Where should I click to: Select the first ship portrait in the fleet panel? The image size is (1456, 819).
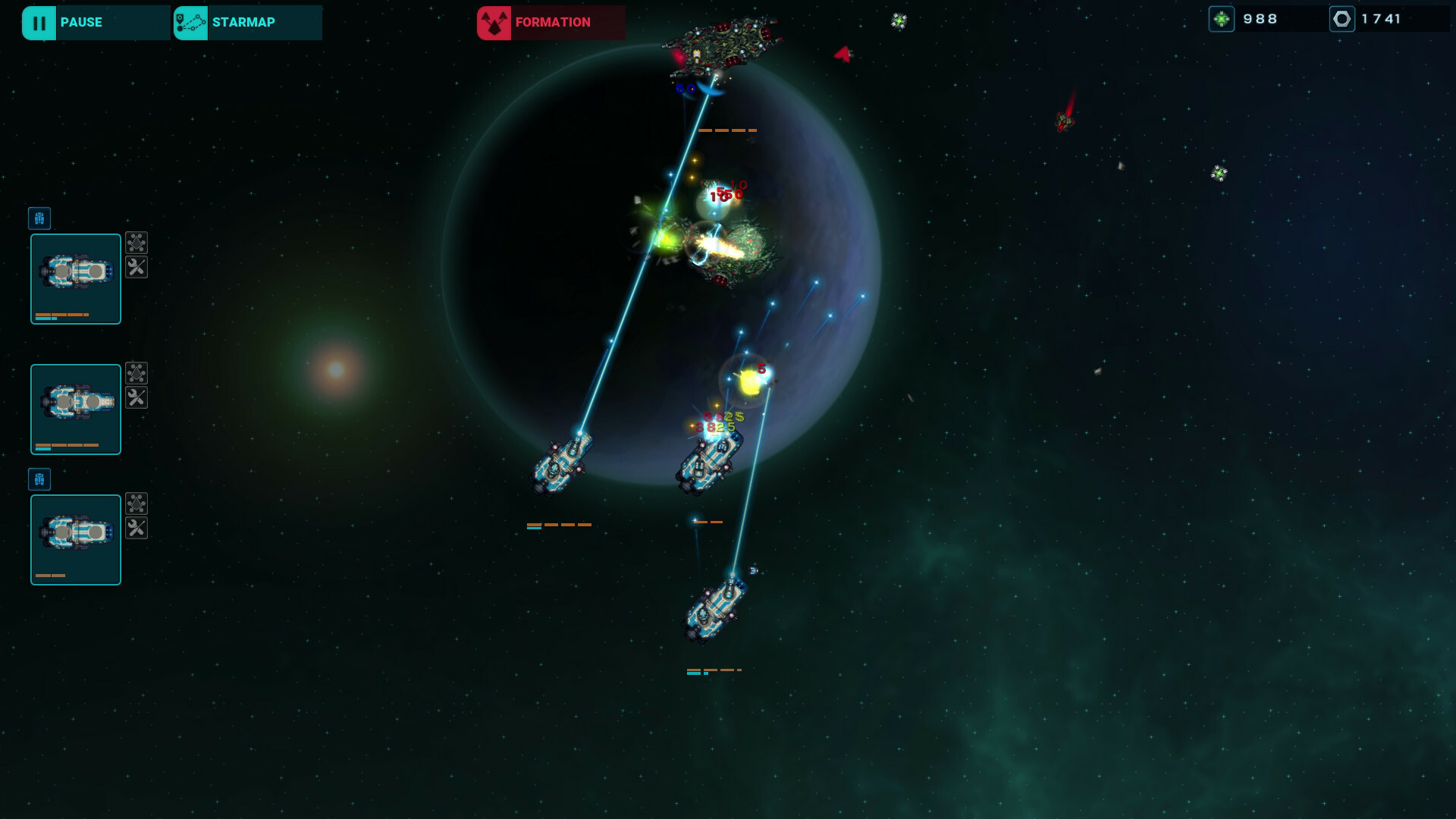[x=75, y=279]
